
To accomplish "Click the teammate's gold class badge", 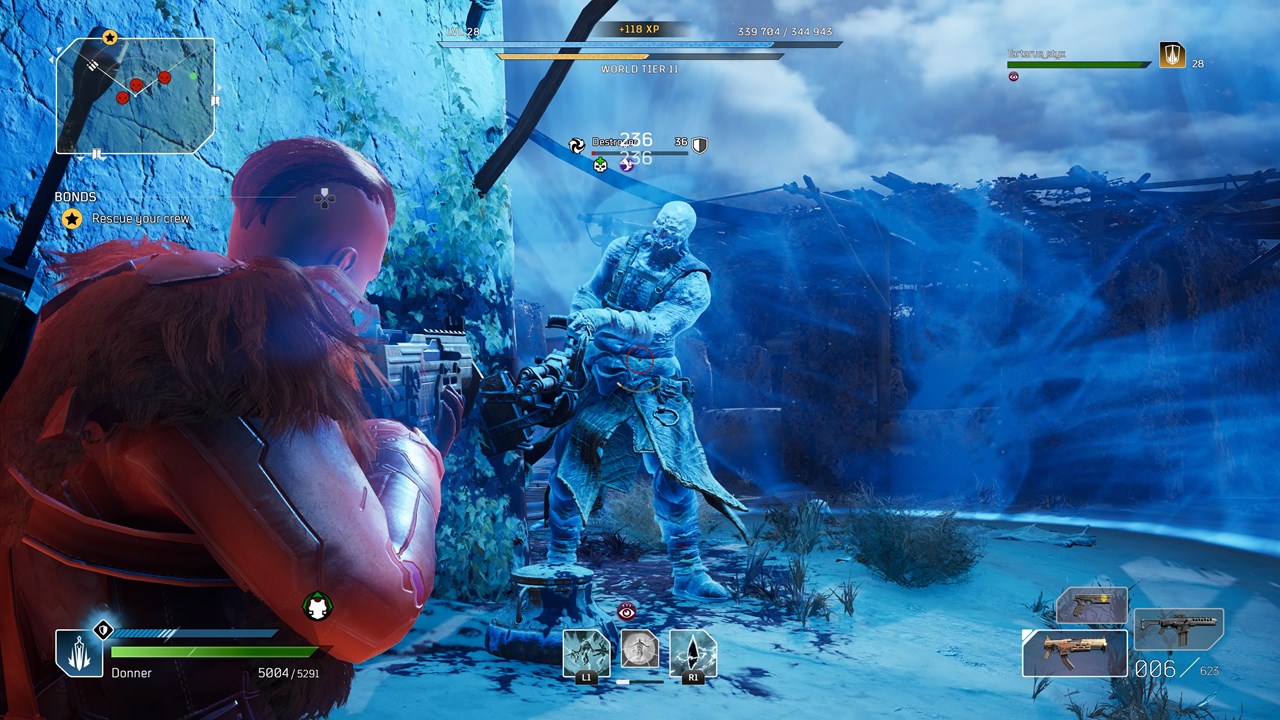I will (1172, 55).
